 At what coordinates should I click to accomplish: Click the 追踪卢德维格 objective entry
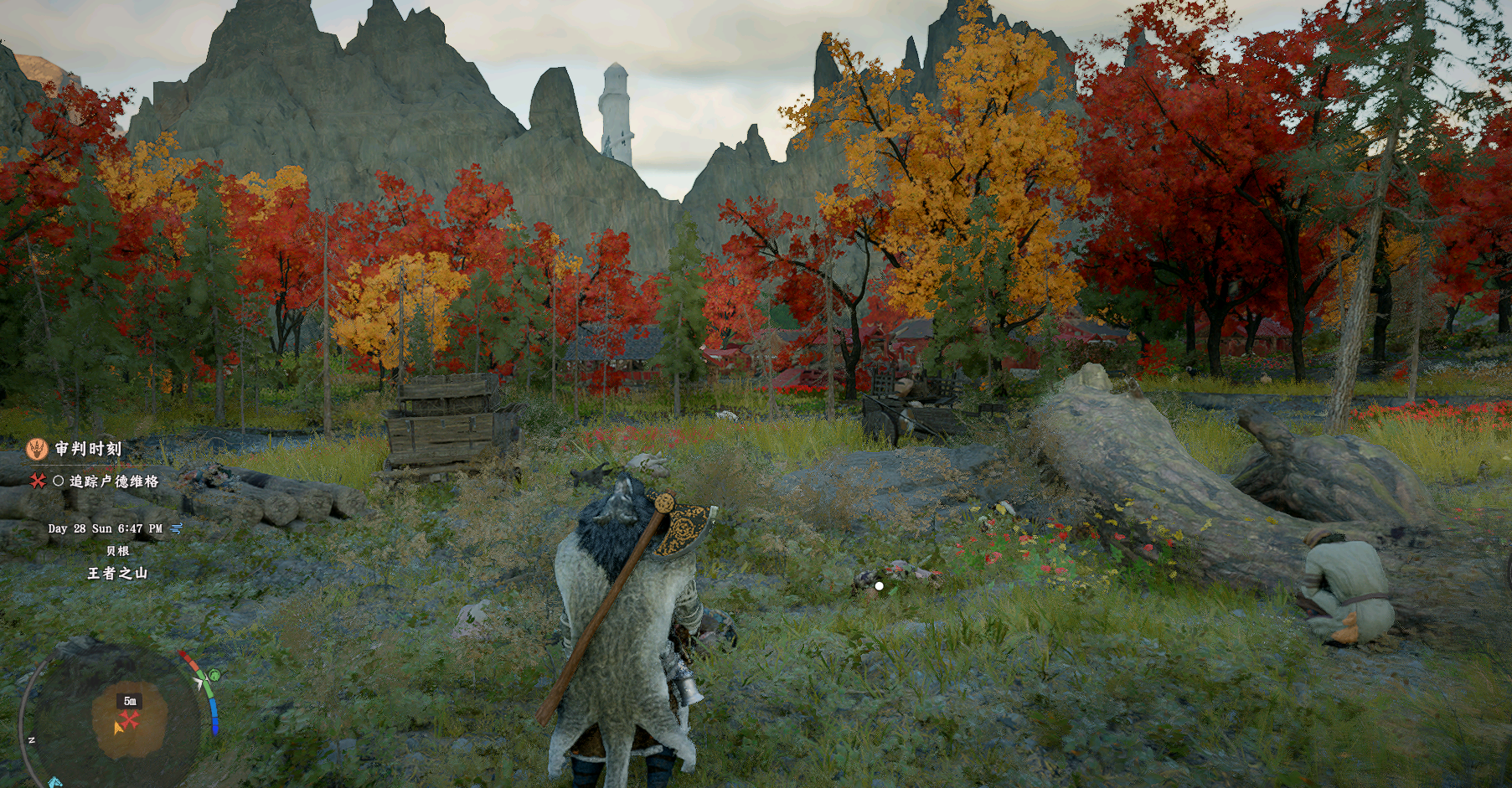point(114,482)
